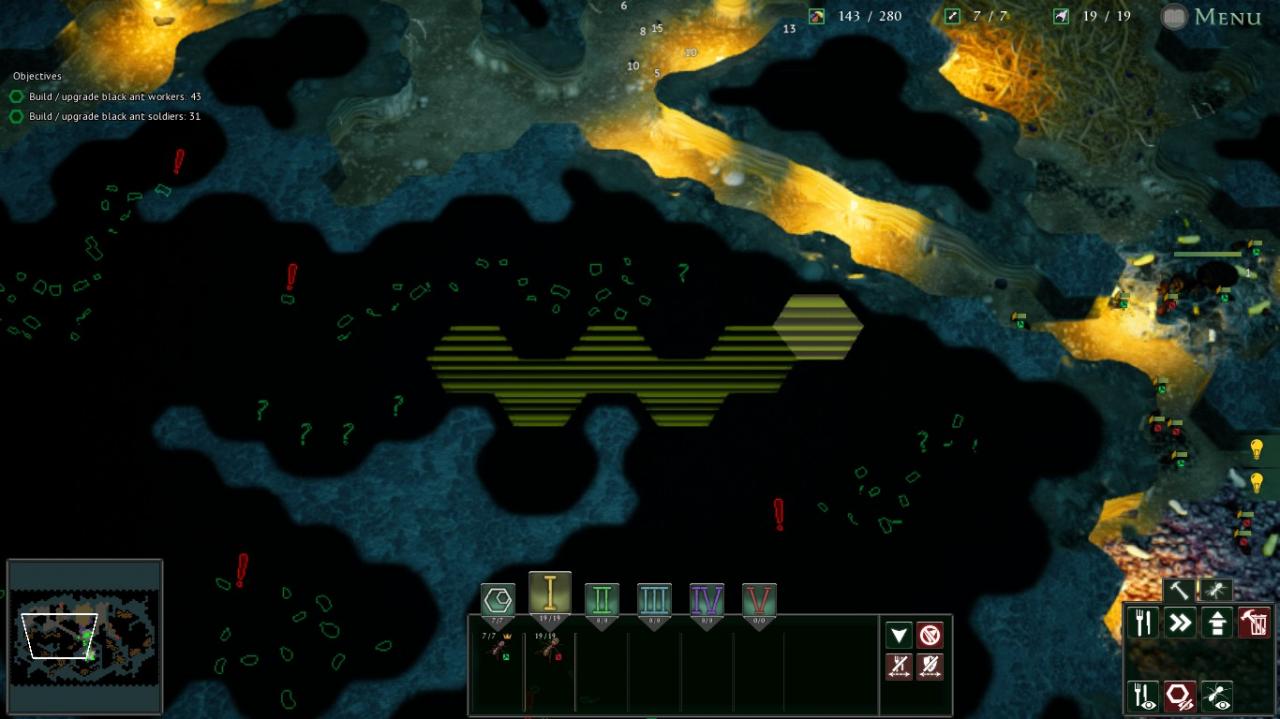Image resolution: width=1280 pixels, height=719 pixels.
Task: Activate the upgrade arrow icon
Action: (1218, 623)
